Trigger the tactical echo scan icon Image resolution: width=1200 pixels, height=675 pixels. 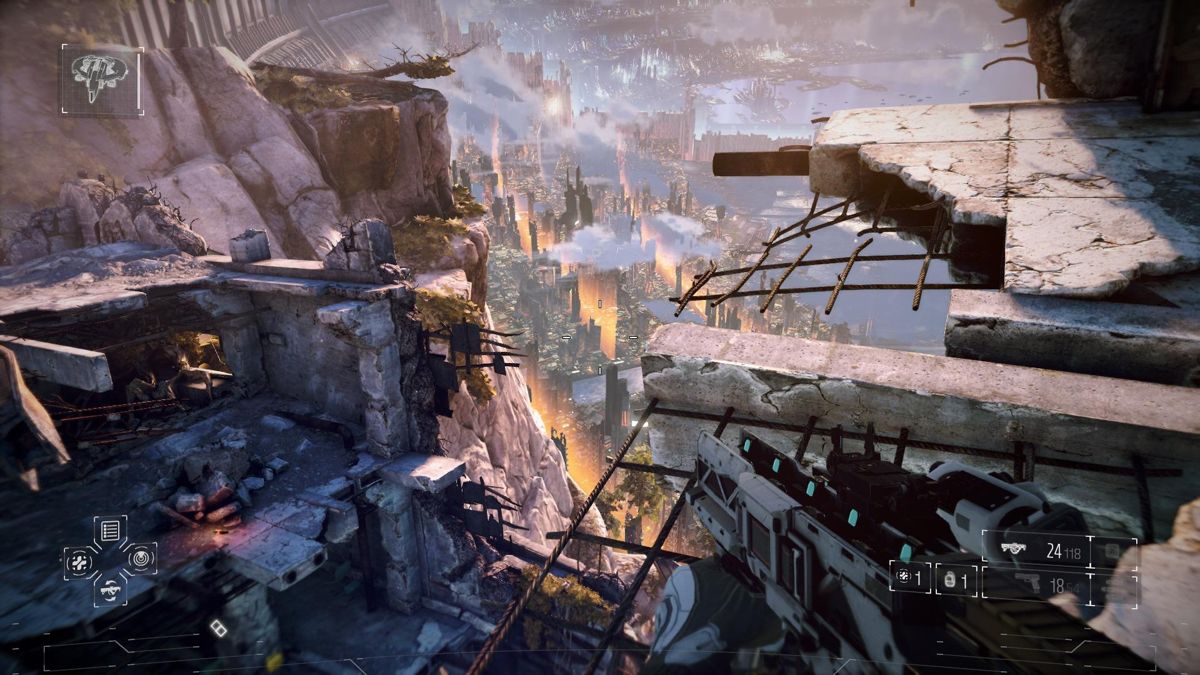141,559
